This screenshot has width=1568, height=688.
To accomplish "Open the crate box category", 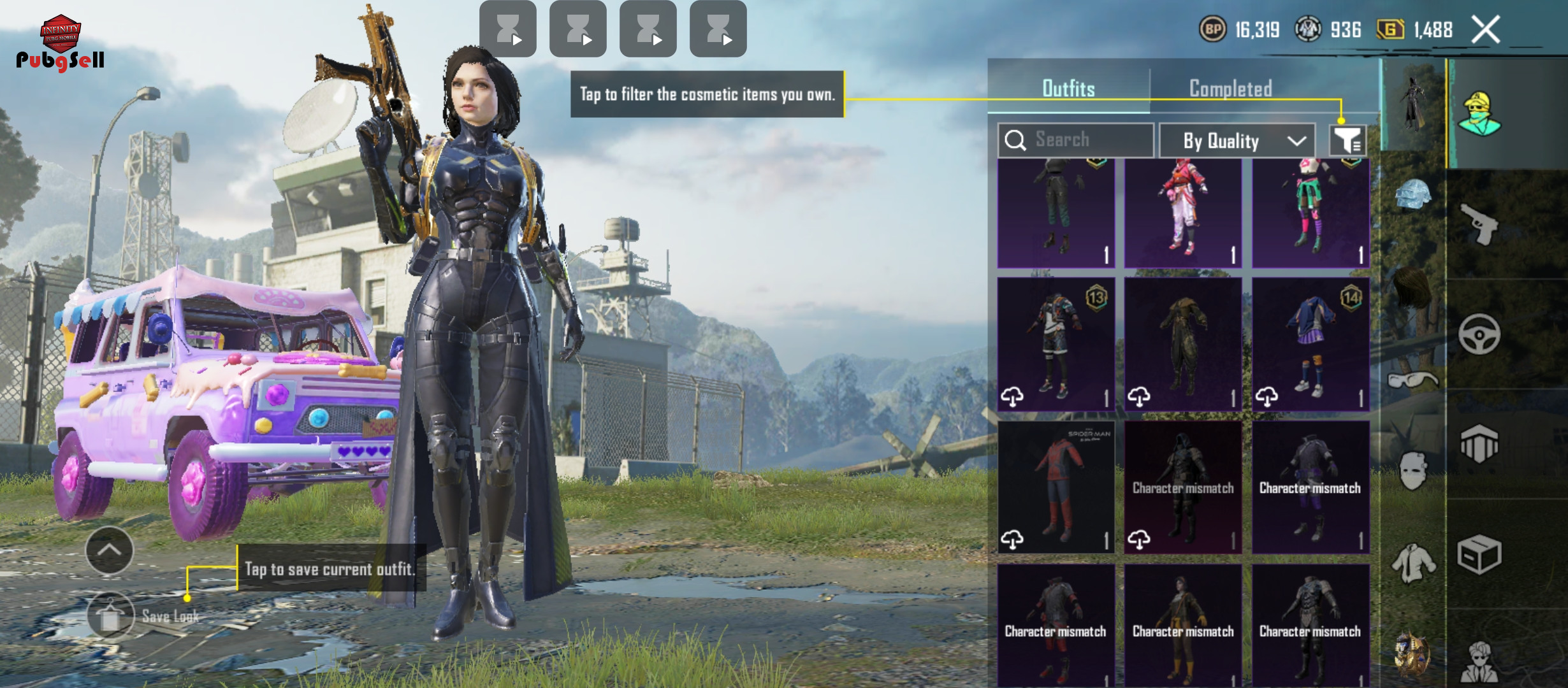I will pyautogui.click(x=1479, y=554).
